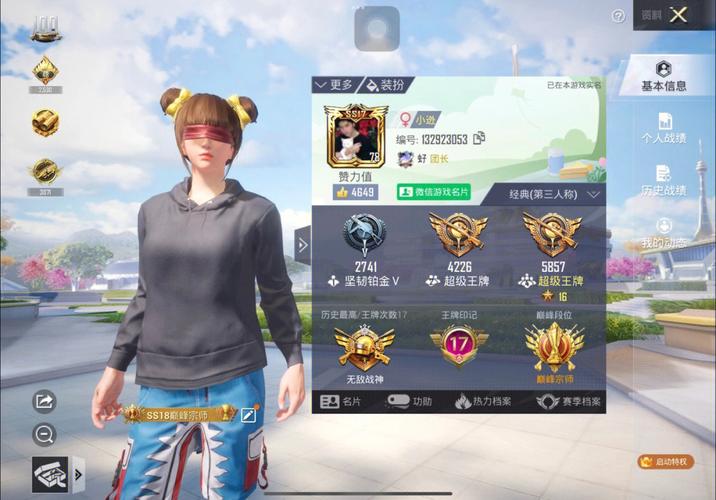Click the 启动特权 button
Screen dimensions: 716x500
[665, 462]
